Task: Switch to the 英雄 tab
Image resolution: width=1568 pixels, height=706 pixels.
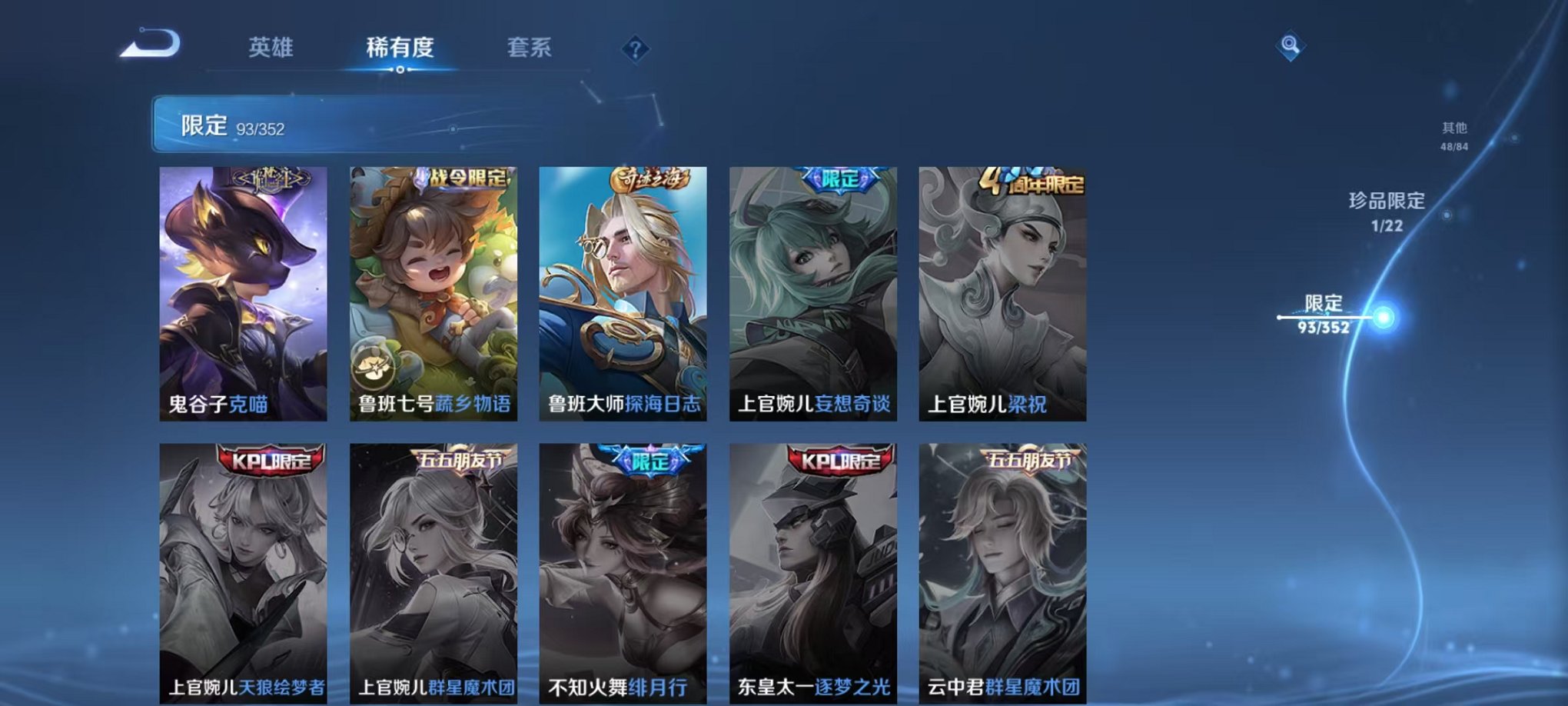Action: 274,48
